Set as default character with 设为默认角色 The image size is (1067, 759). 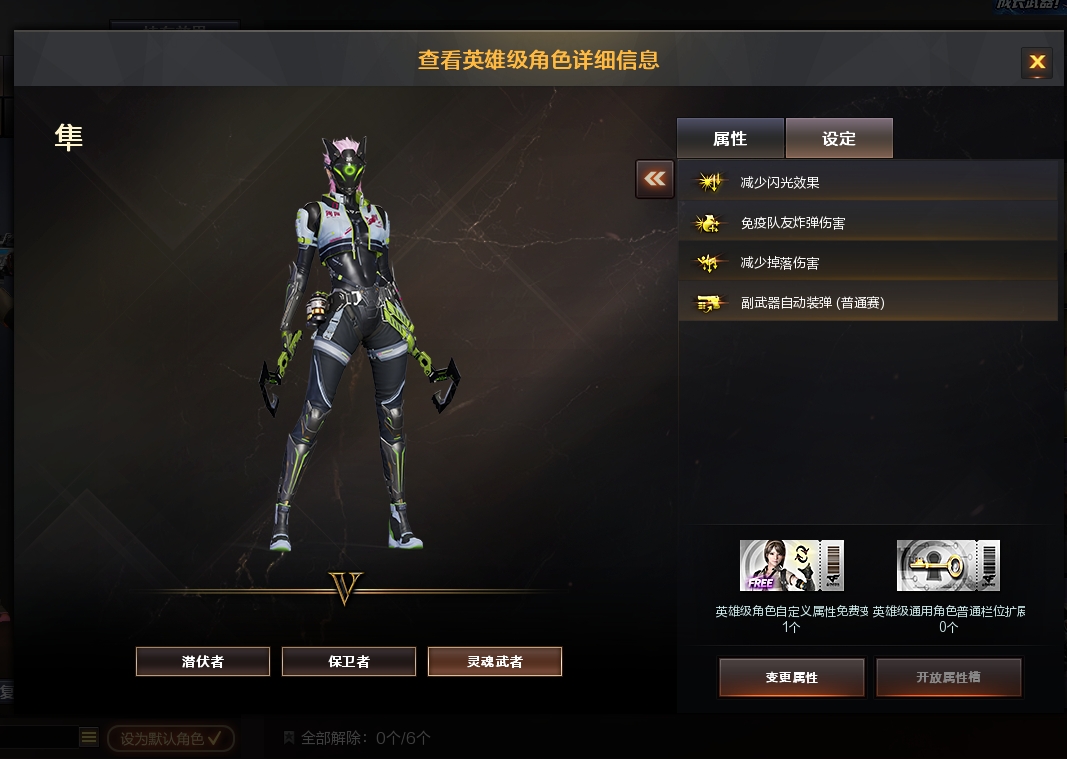[171, 739]
